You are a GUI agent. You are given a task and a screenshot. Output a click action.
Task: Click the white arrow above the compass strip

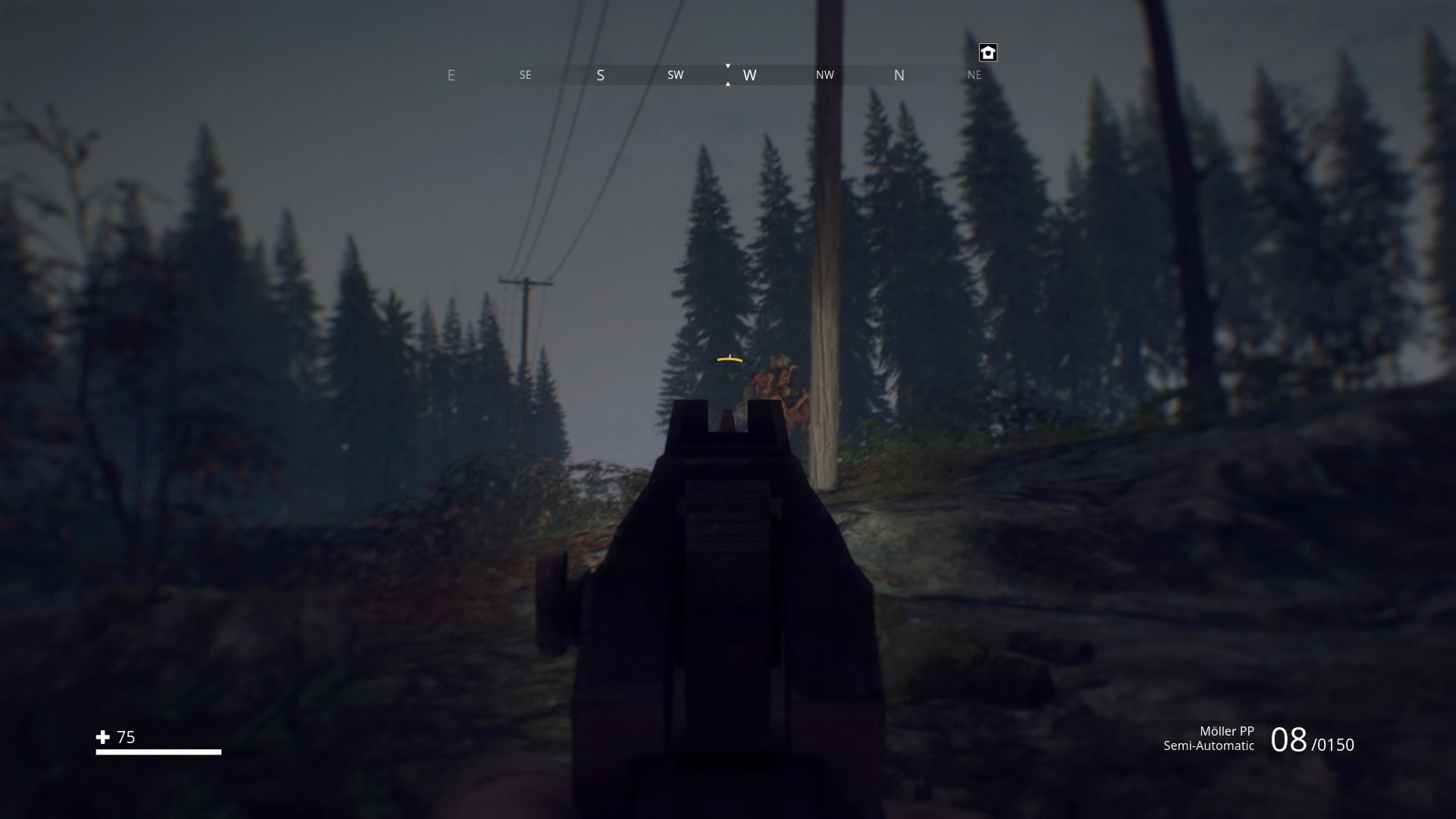728,66
